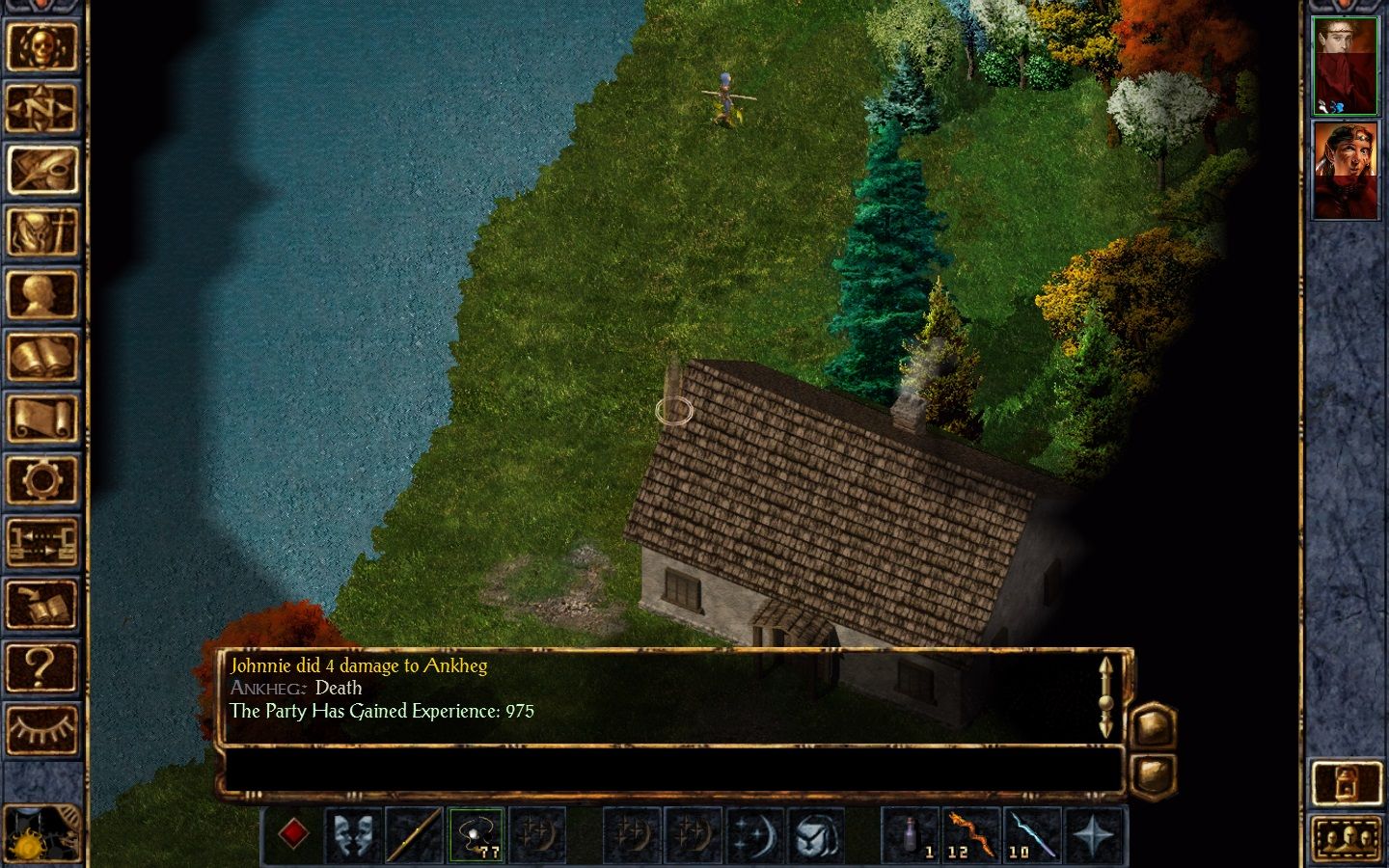Select all party members with three-helmets button

(x=1346, y=837)
